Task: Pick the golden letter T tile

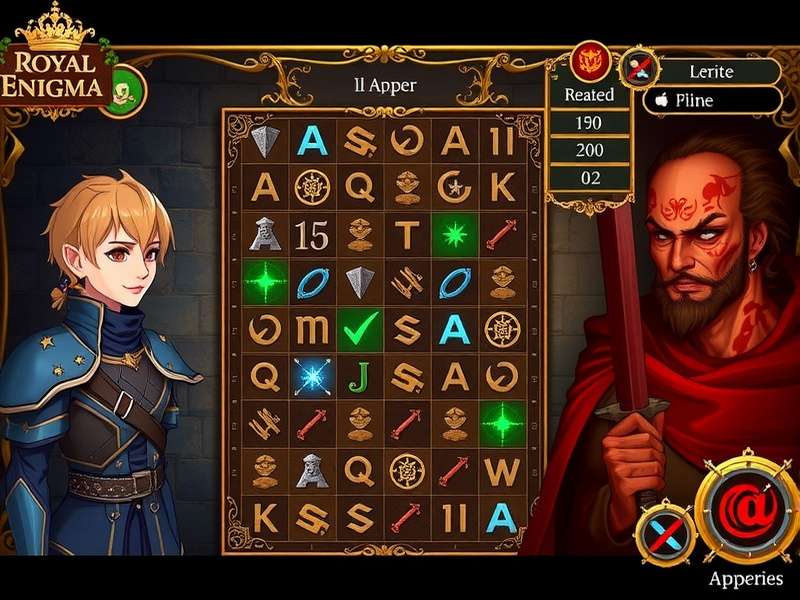Action: point(406,236)
